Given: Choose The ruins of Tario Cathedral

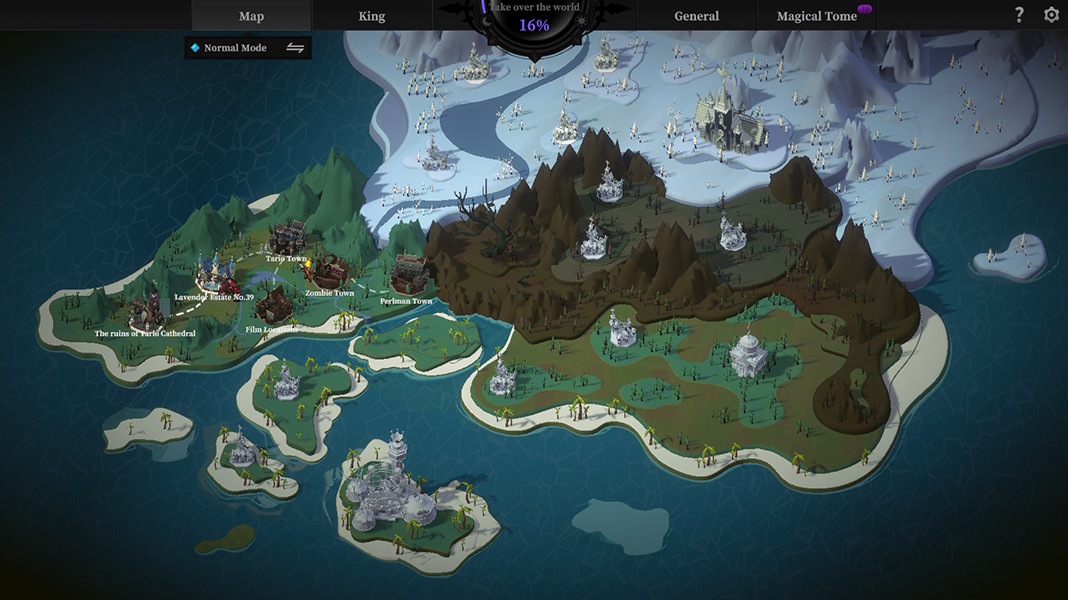Looking at the screenshot, I should (x=145, y=308).
